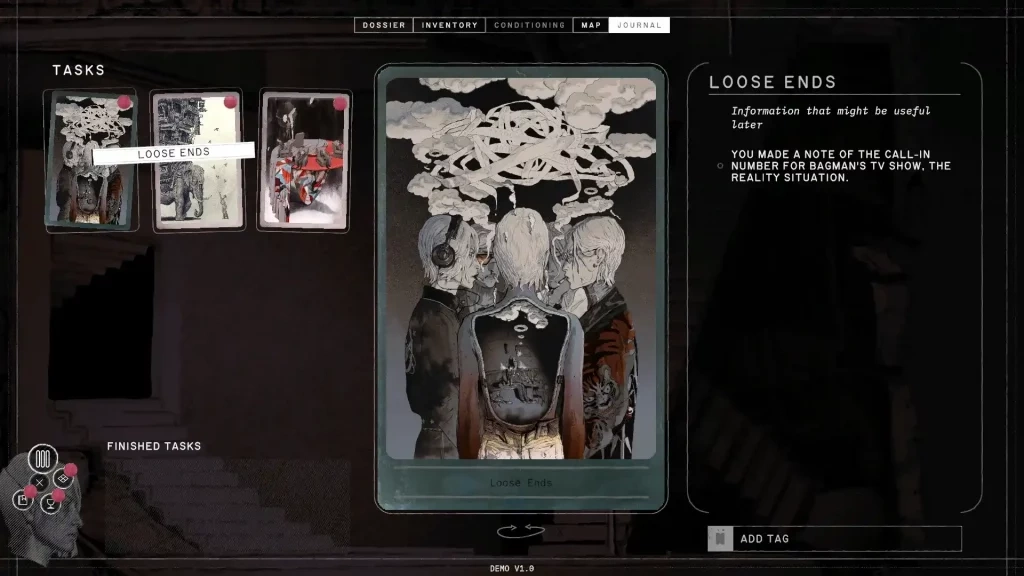Flip the large Loose Ends card

(521, 531)
